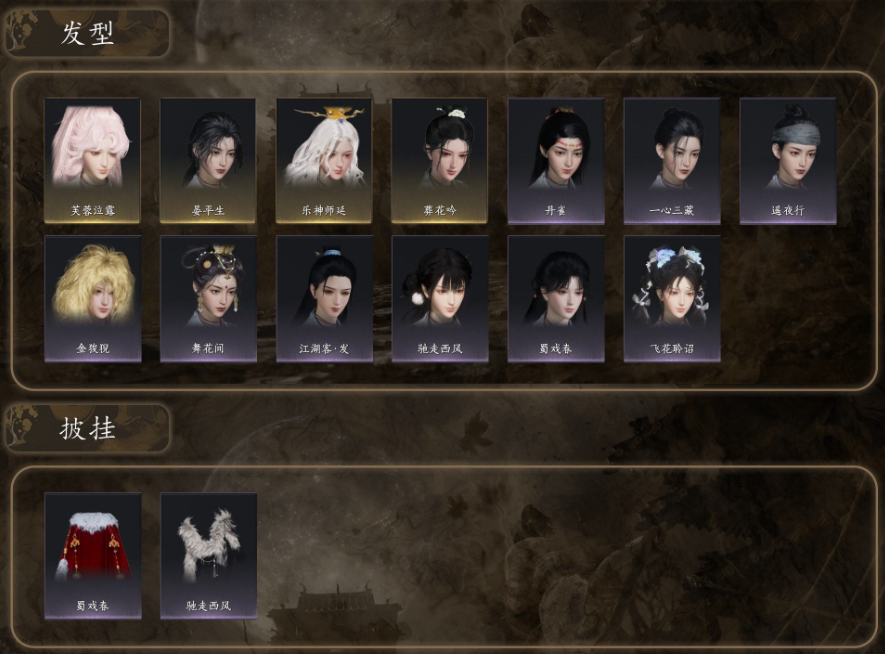Pick the flower-adorned 飞花聆语 hairstyle
Screen dimensions: 885x654
point(672,297)
